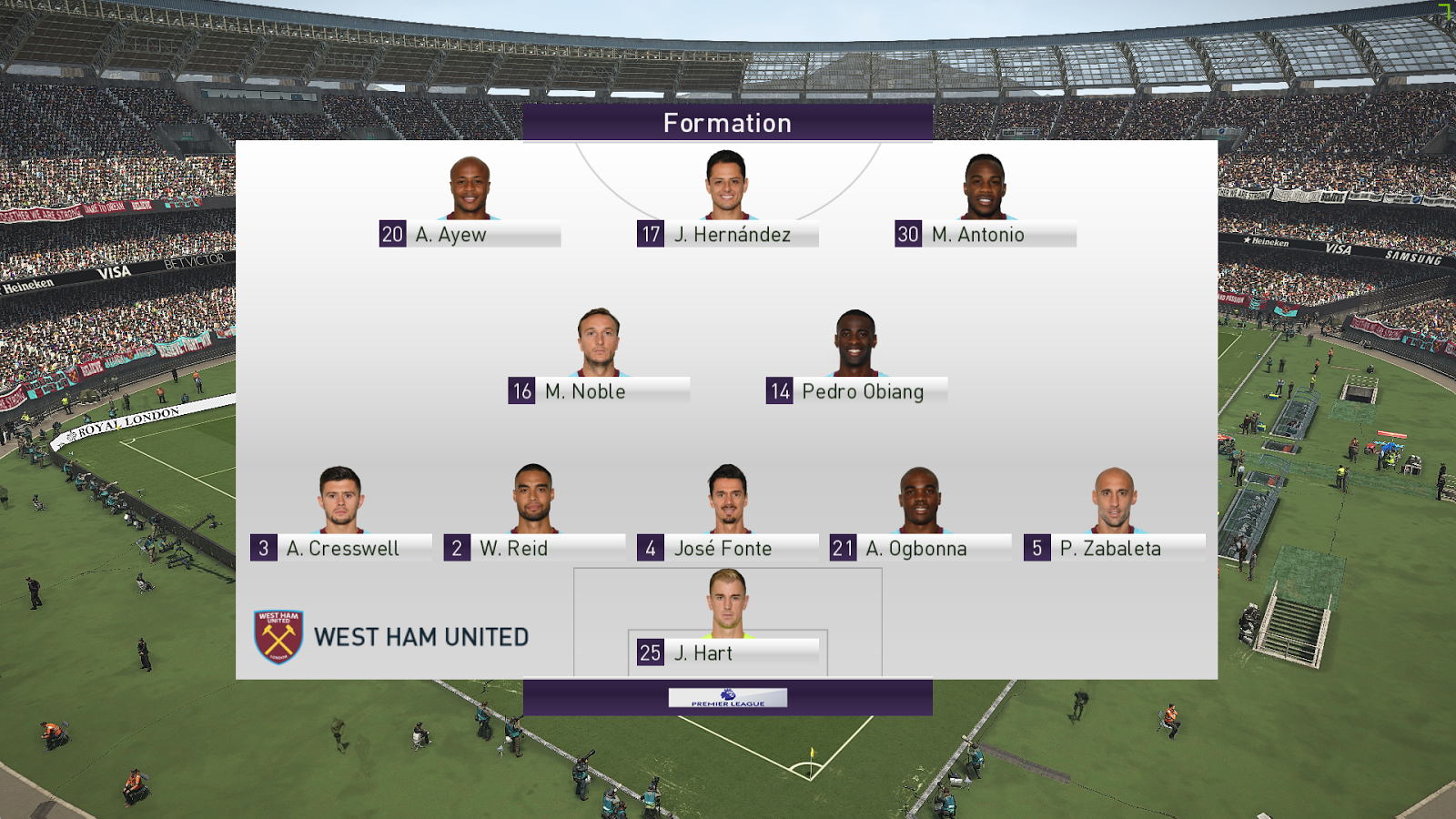
Task: Choose P. Zabaleta's player card
Action: coord(1114,548)
